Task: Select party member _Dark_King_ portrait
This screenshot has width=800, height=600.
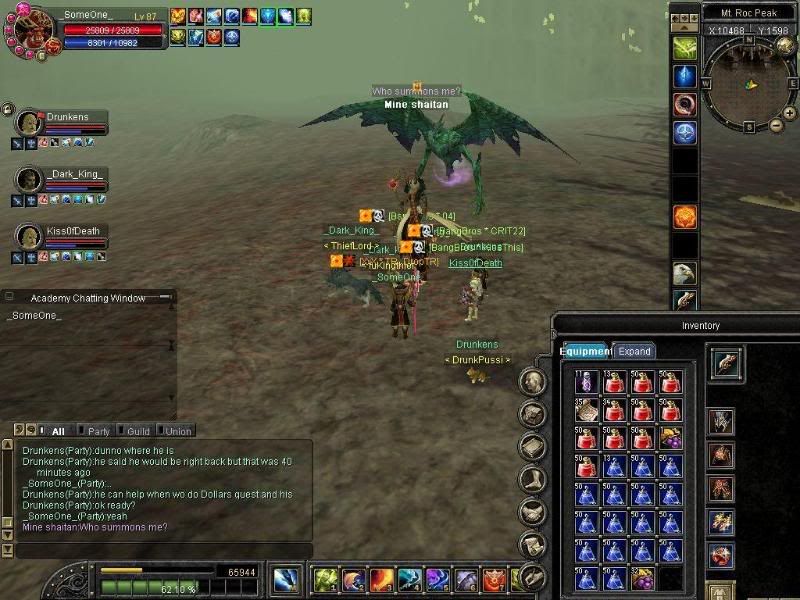Action: tap(29, 179)
